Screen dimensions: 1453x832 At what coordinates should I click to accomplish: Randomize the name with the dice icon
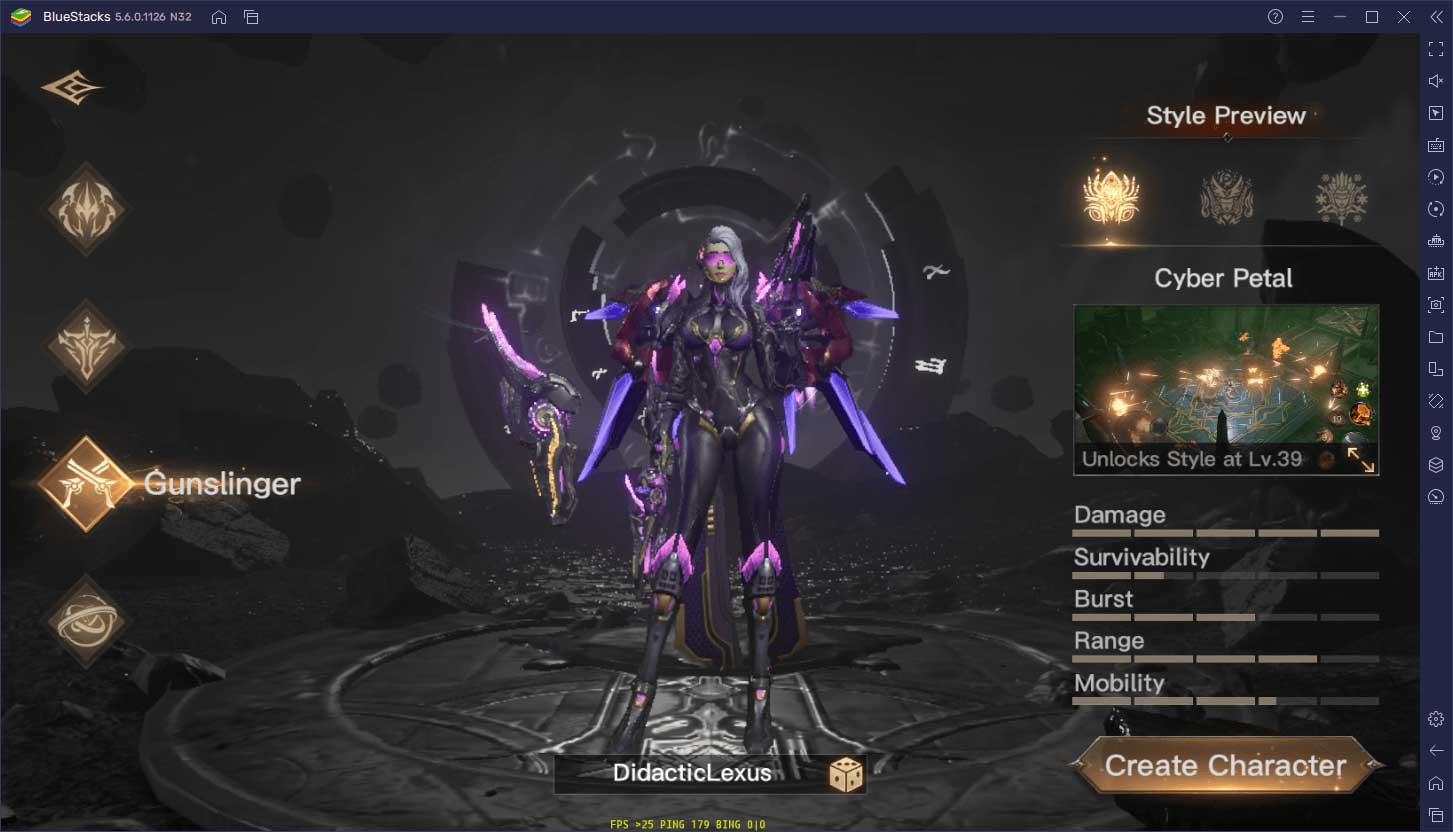(x=845, y=774)
